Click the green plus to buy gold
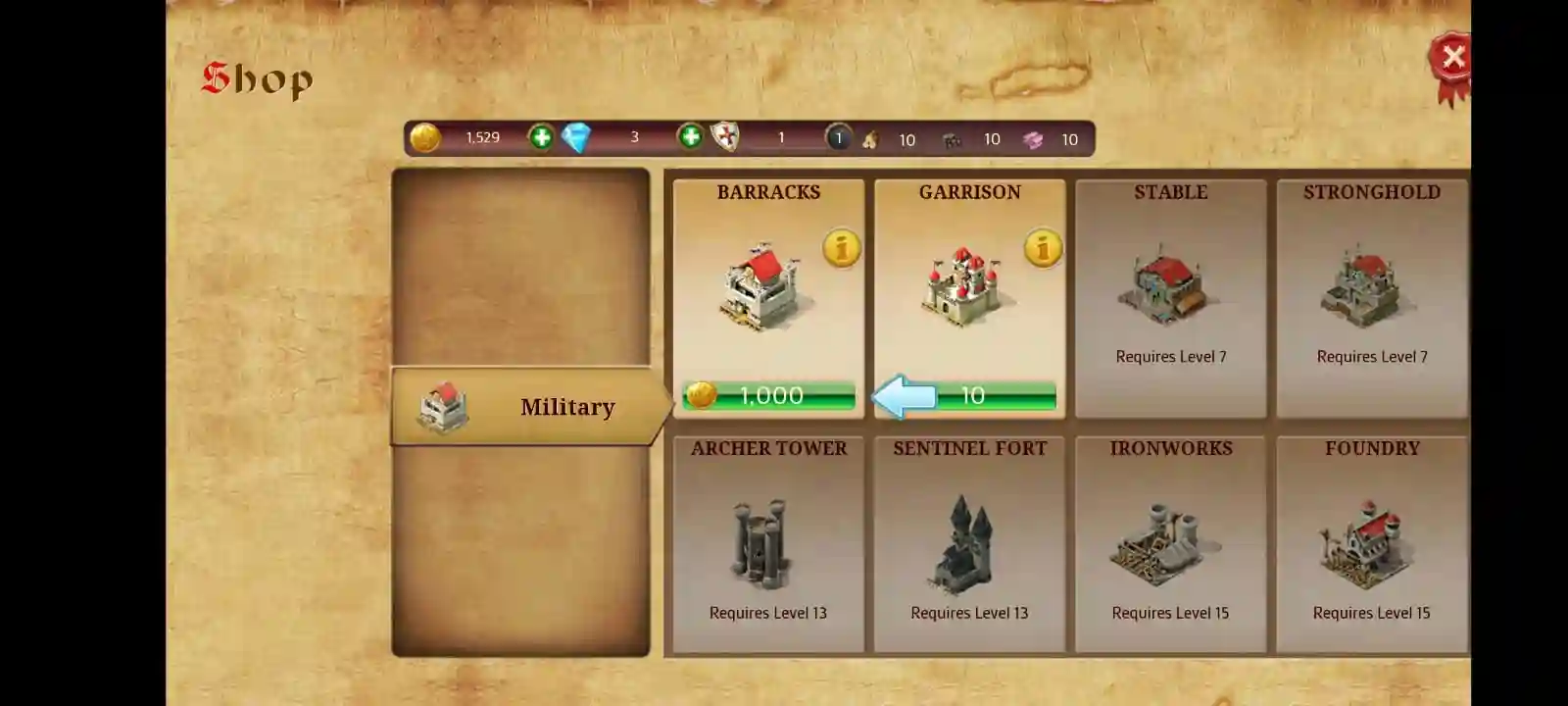The width and height of the screenshot is (1568, 706). pos(540,137)
